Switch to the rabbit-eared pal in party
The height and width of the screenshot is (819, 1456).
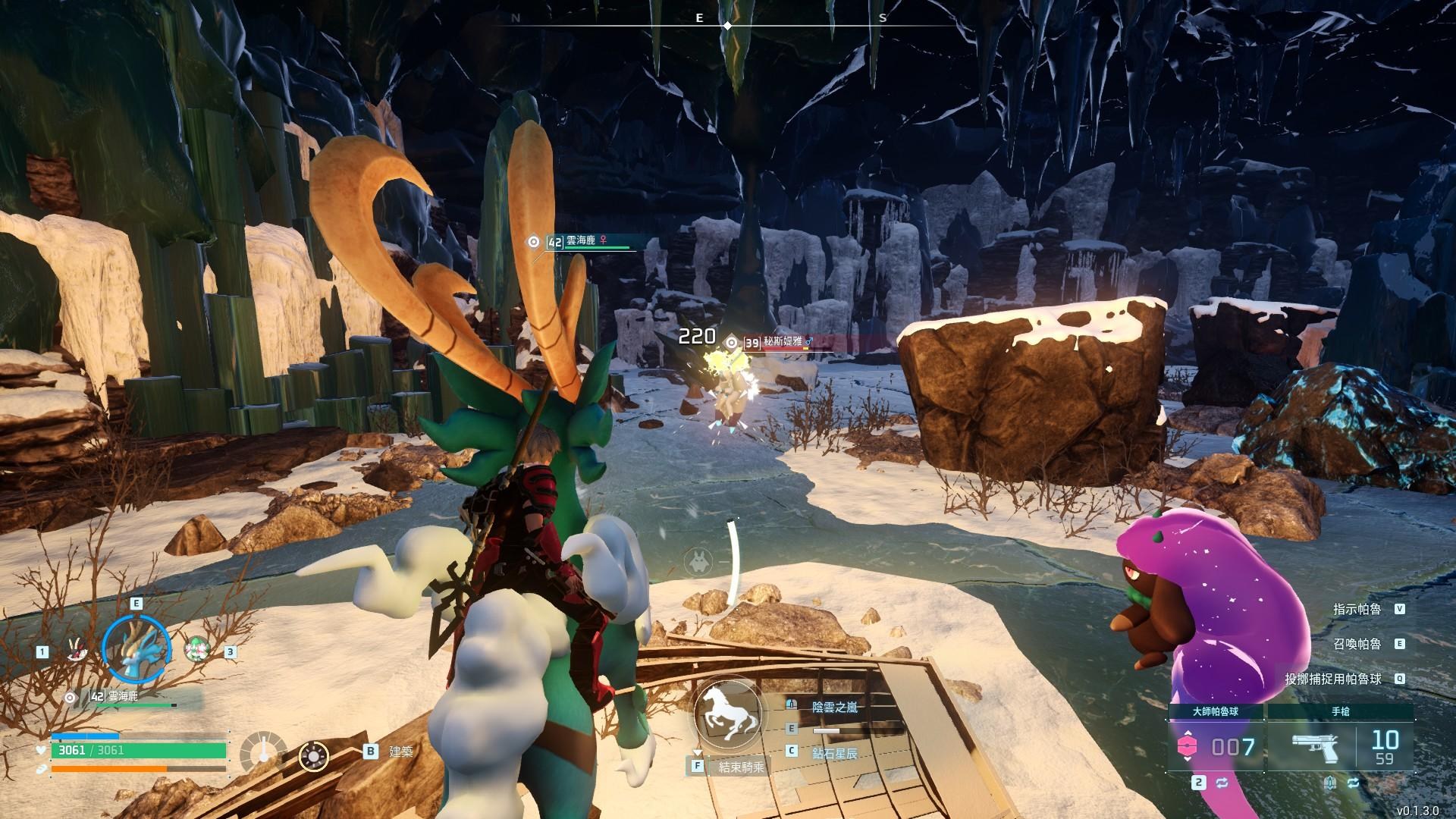[76, 650]
